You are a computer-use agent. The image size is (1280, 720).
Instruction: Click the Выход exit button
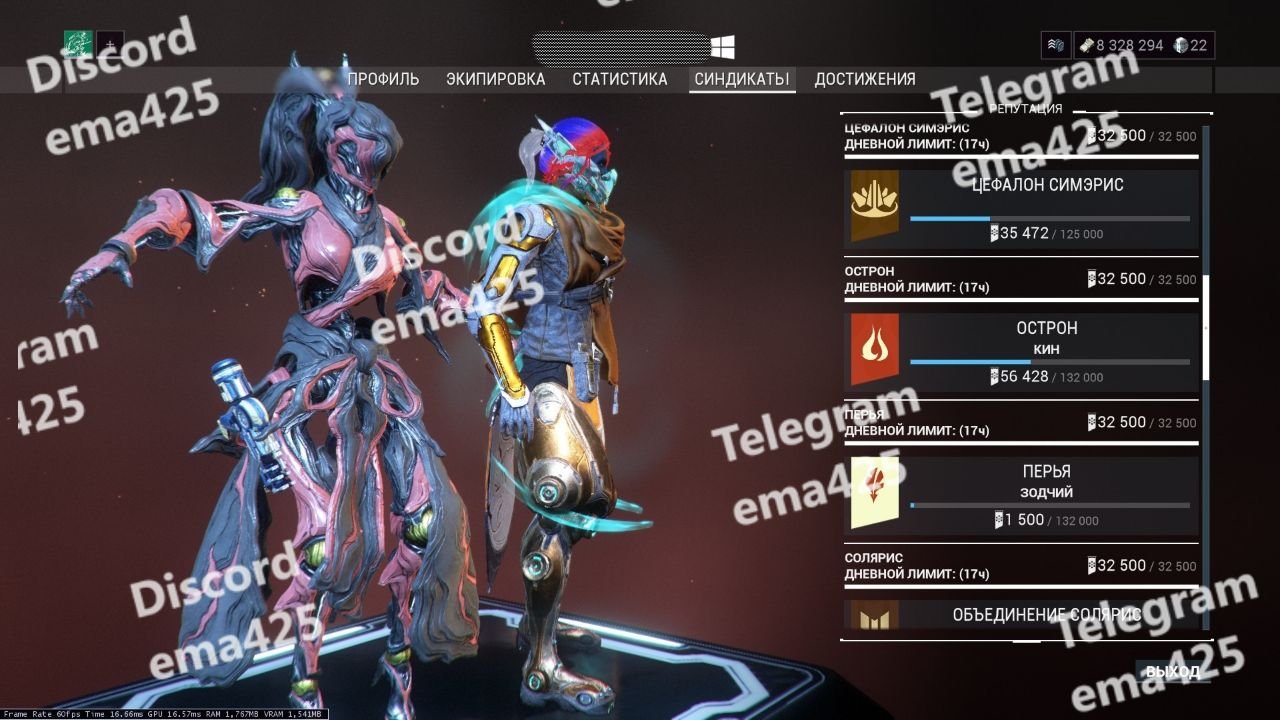coord(1172,672)
